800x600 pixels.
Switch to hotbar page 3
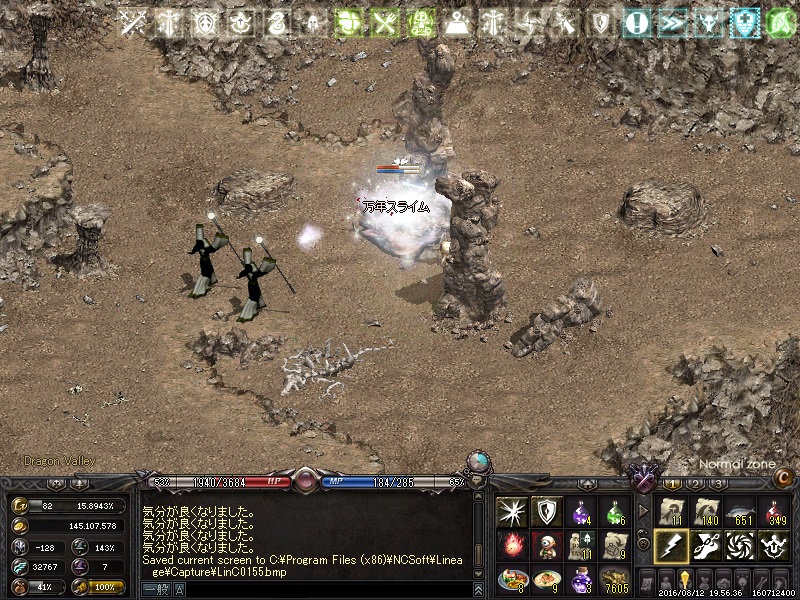point(719,484)
